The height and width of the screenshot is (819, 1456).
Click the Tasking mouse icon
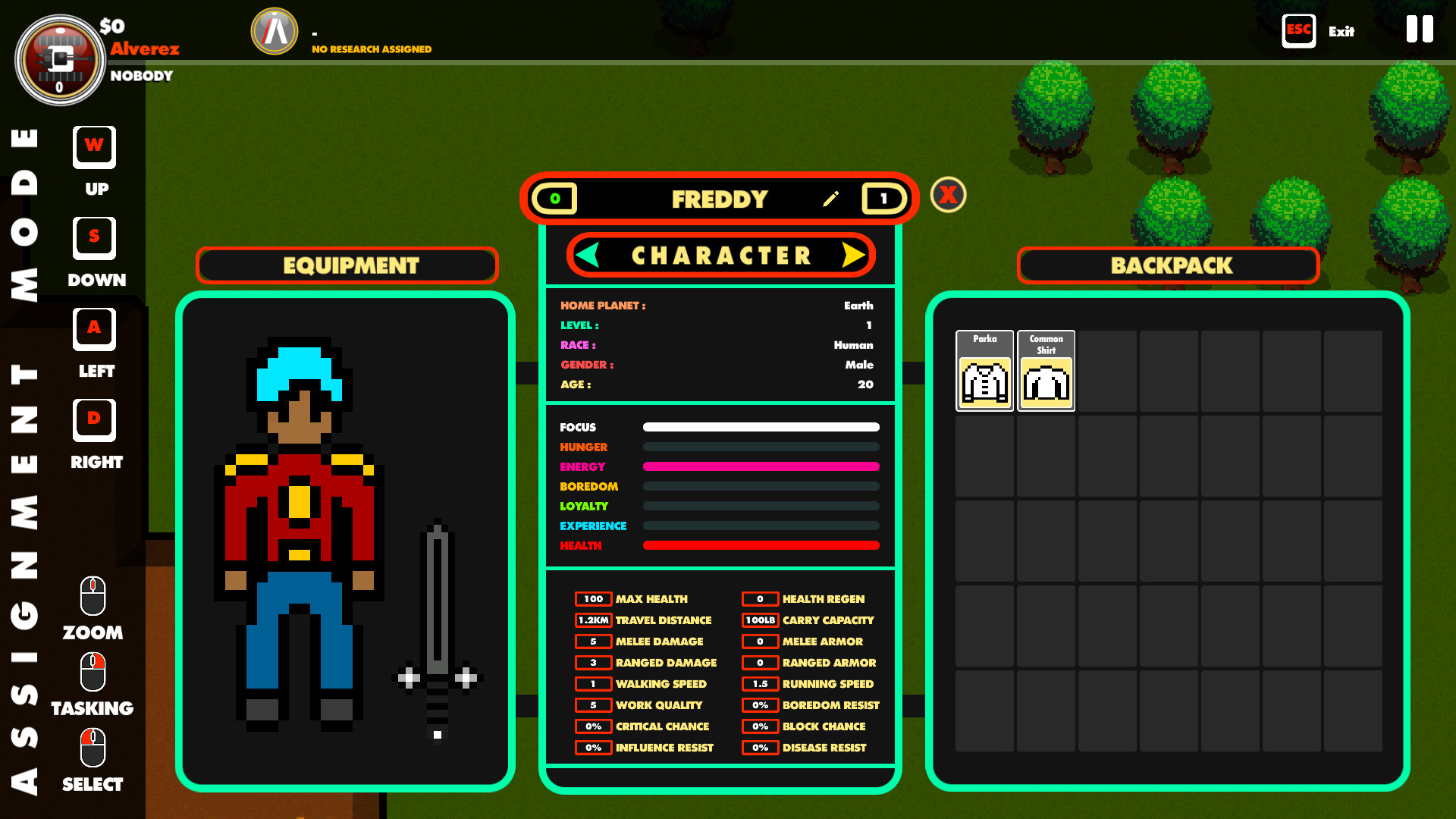point(92,673)
